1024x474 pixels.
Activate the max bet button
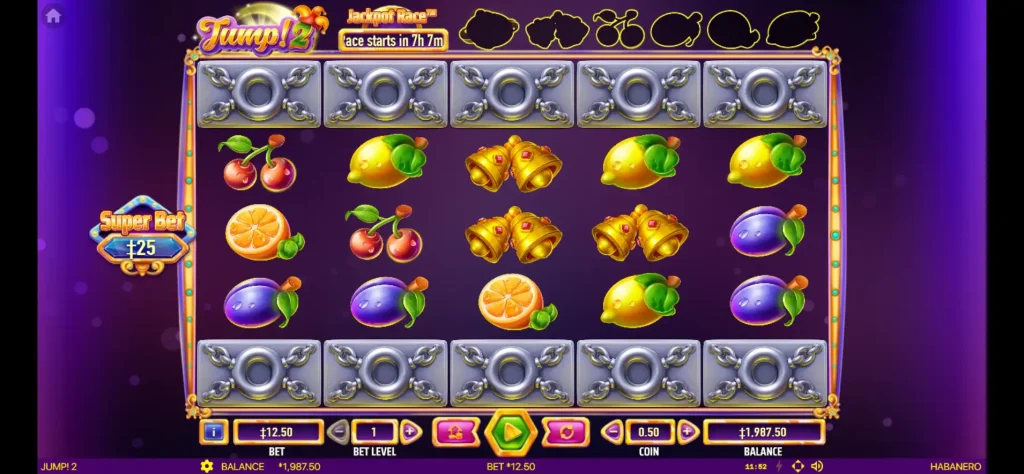(x=455, y=432)
